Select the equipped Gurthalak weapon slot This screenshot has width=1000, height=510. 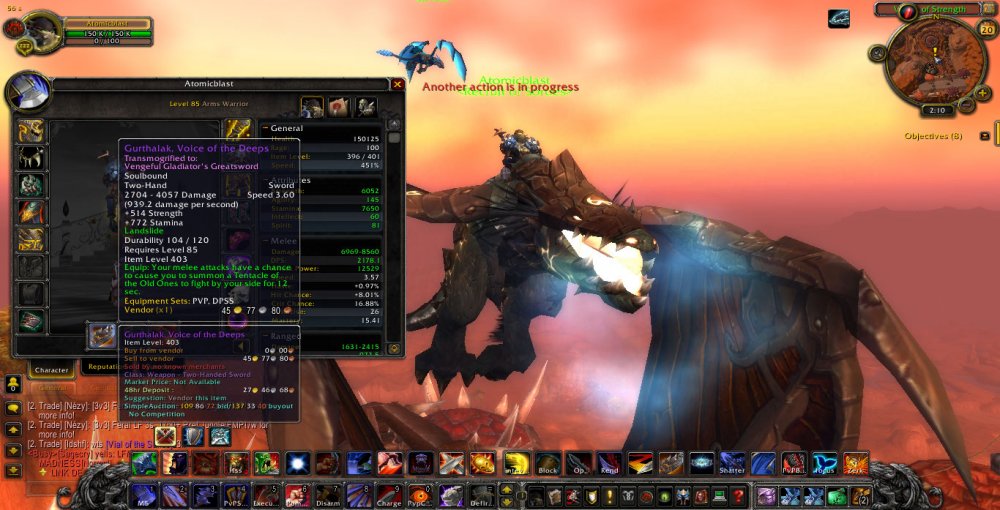pyautogui.click(x=101, y=336)
